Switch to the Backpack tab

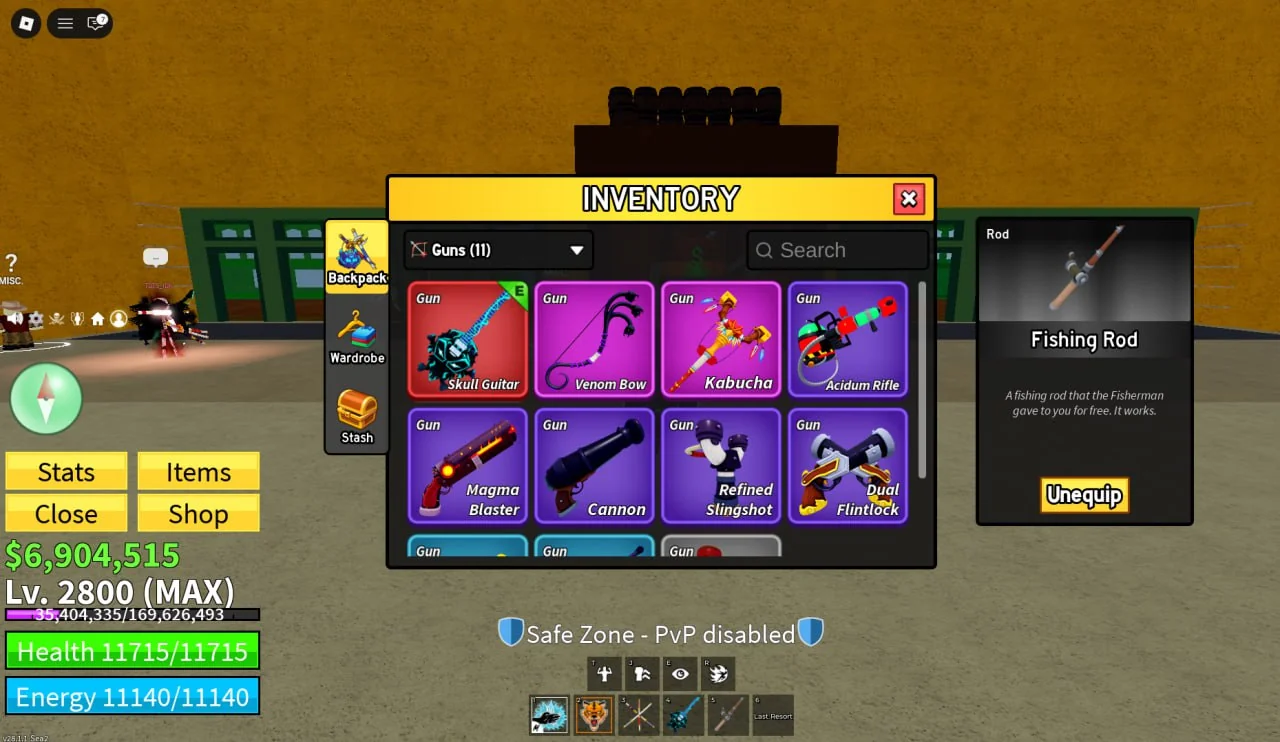(357, 257)
